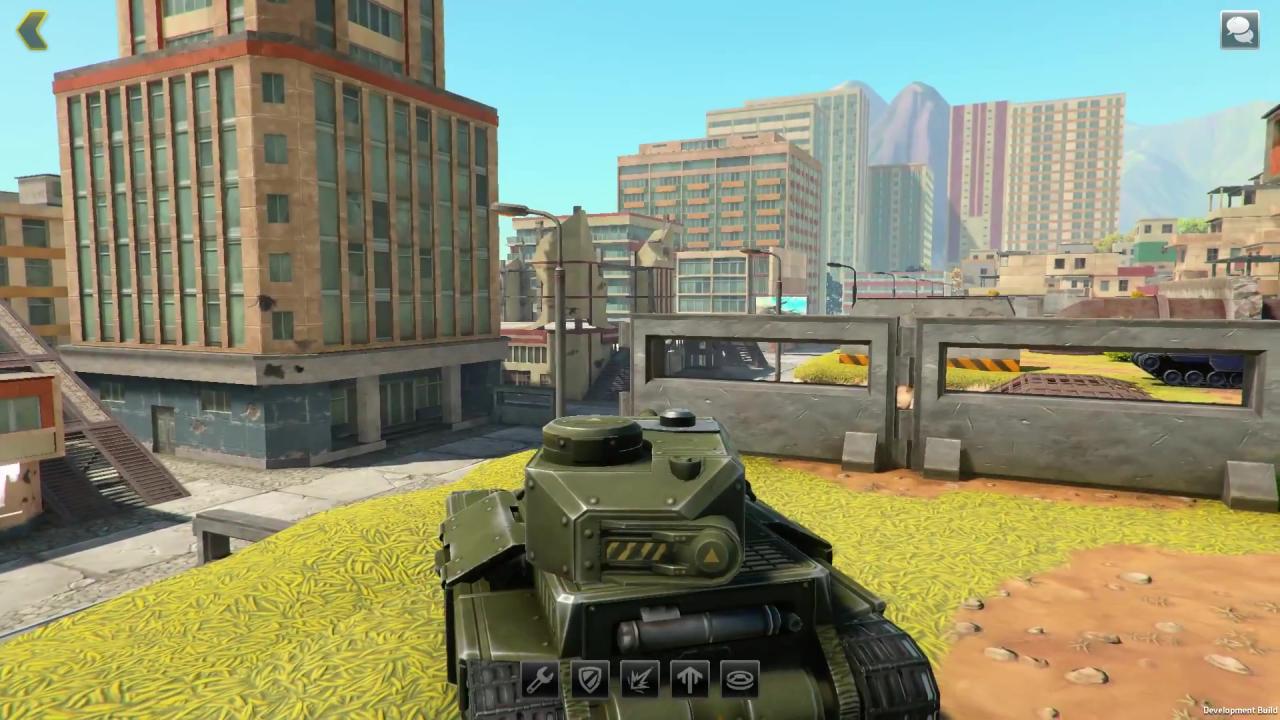Image resolution: width=1280 pixels, height=720 pixels.
Task: Click the speech bubbles icon in top-right corner
Action: pos(1239,29)
